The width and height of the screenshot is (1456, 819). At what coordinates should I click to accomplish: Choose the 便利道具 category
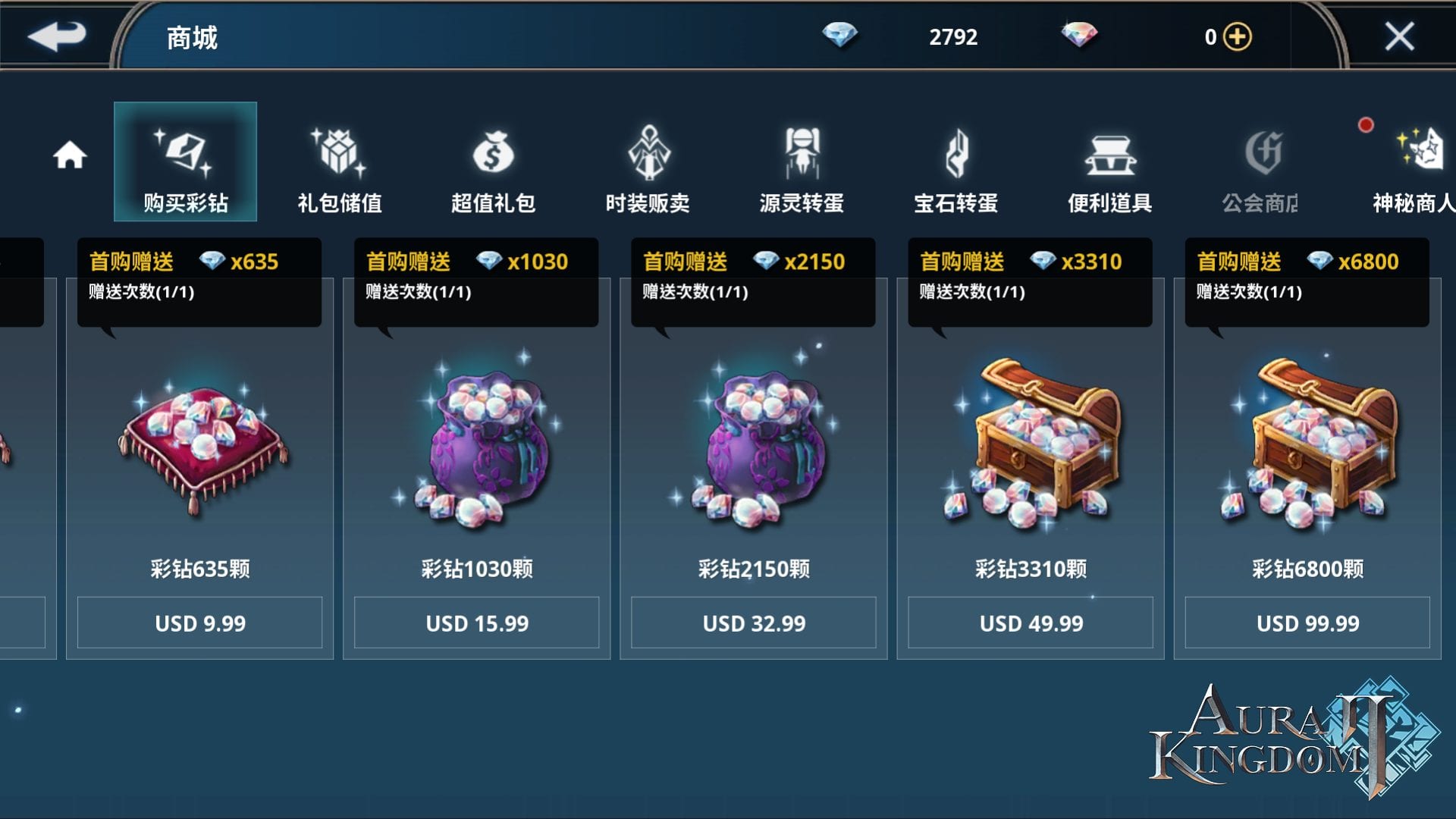[x=1110, y=170]
